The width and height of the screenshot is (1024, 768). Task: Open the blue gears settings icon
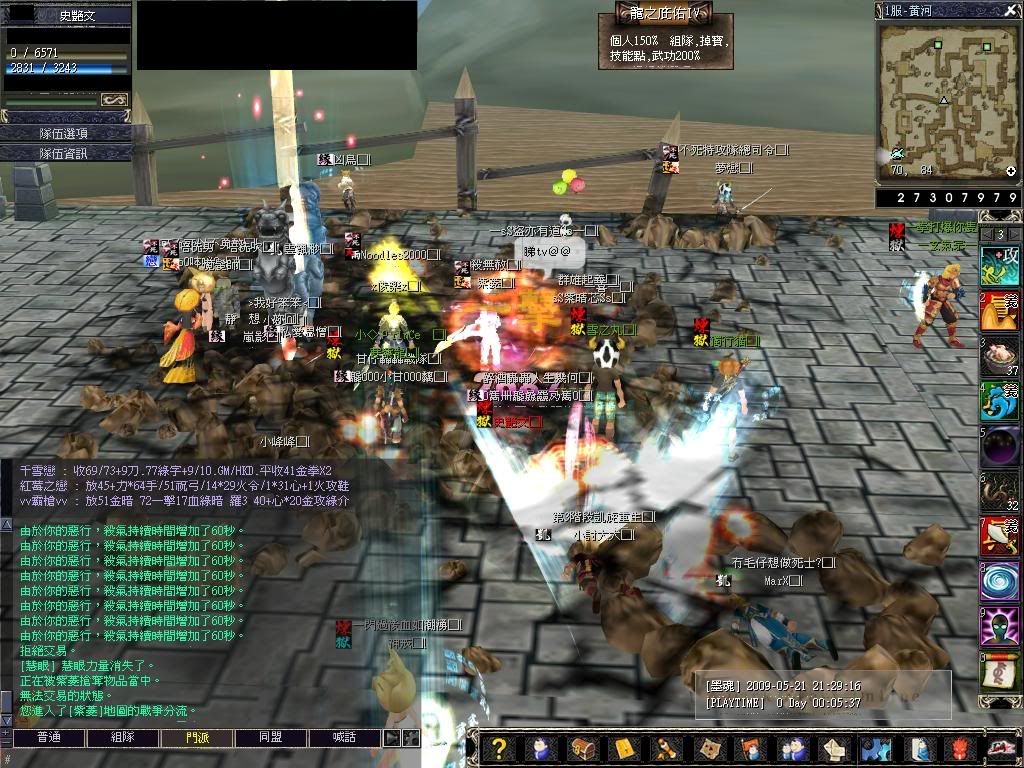876,749
